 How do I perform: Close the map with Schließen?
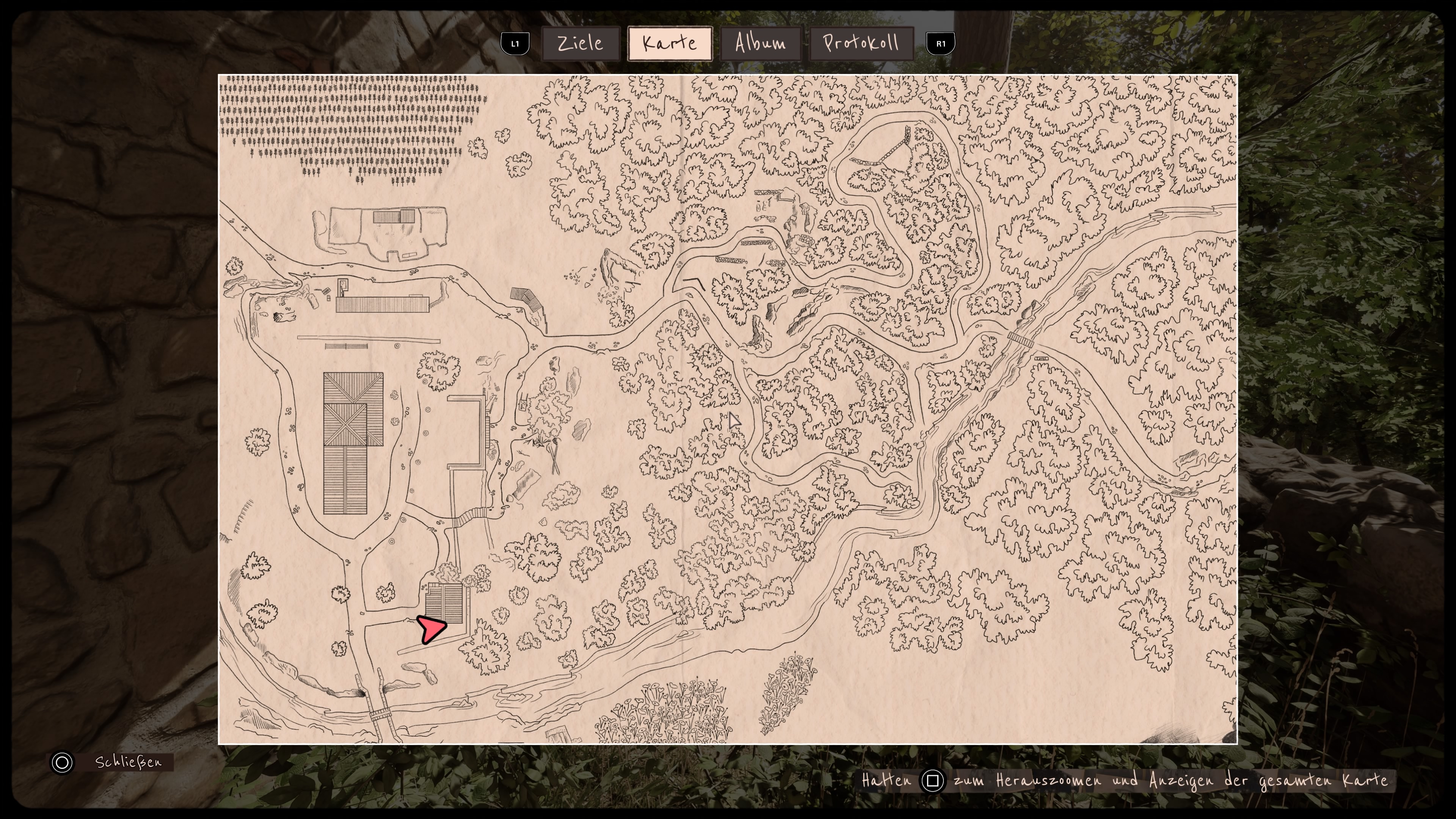coord(112,762)
